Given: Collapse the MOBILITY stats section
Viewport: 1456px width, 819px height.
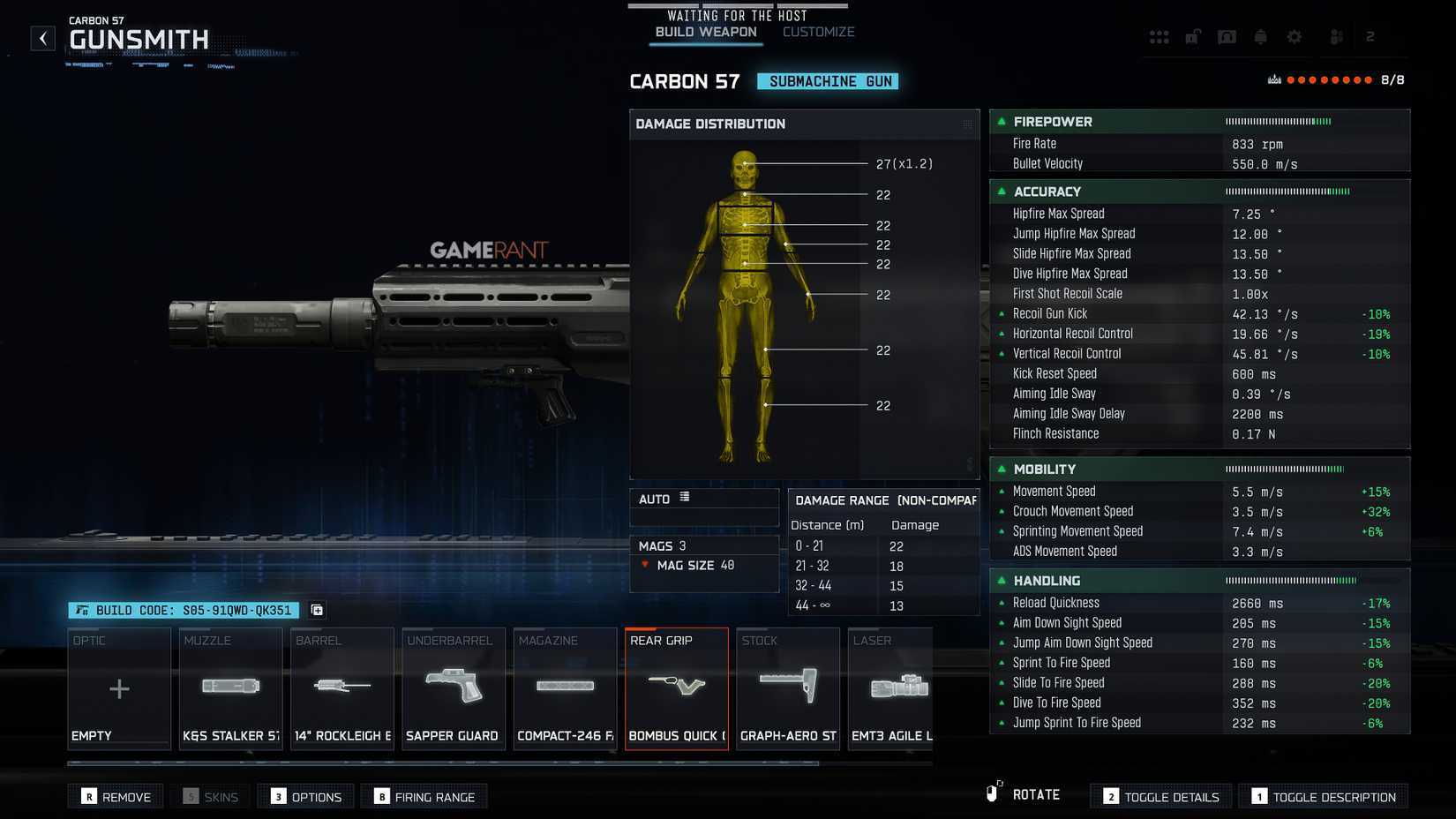Looking at the screenshot, I should [1002, 469].
